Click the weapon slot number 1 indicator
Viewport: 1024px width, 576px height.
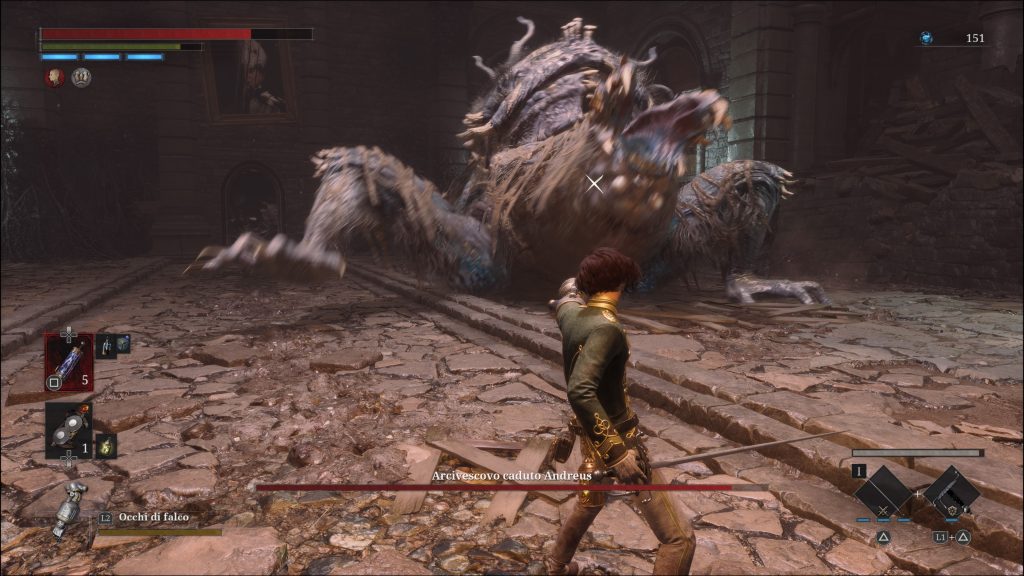(858, 470)
